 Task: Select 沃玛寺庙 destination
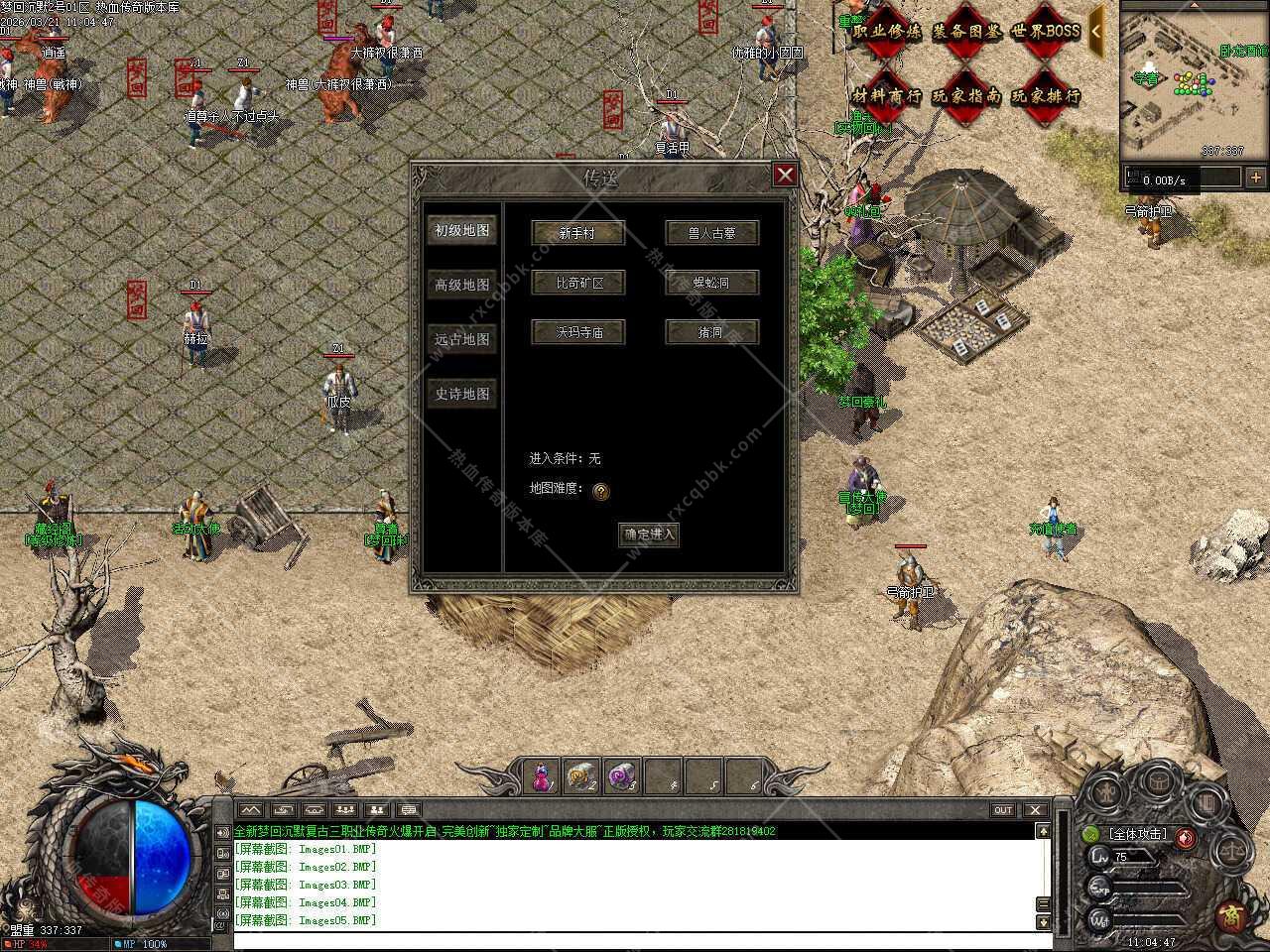[577, 332]
